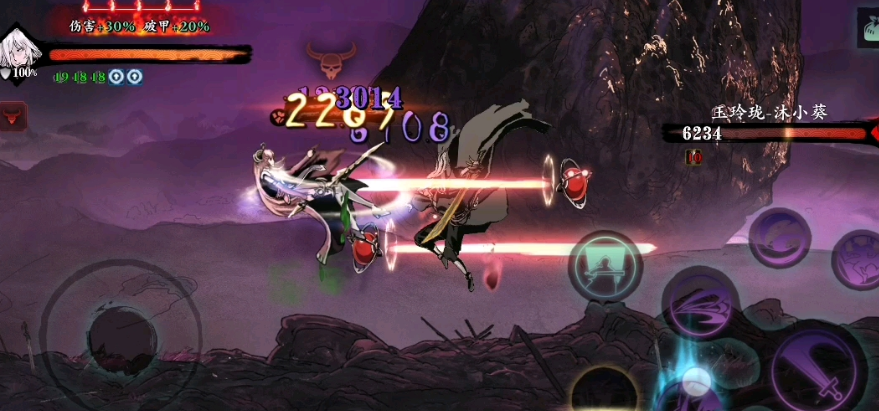Activate the teal seated figure skill
Screen dimensions: 879x411
604,266
